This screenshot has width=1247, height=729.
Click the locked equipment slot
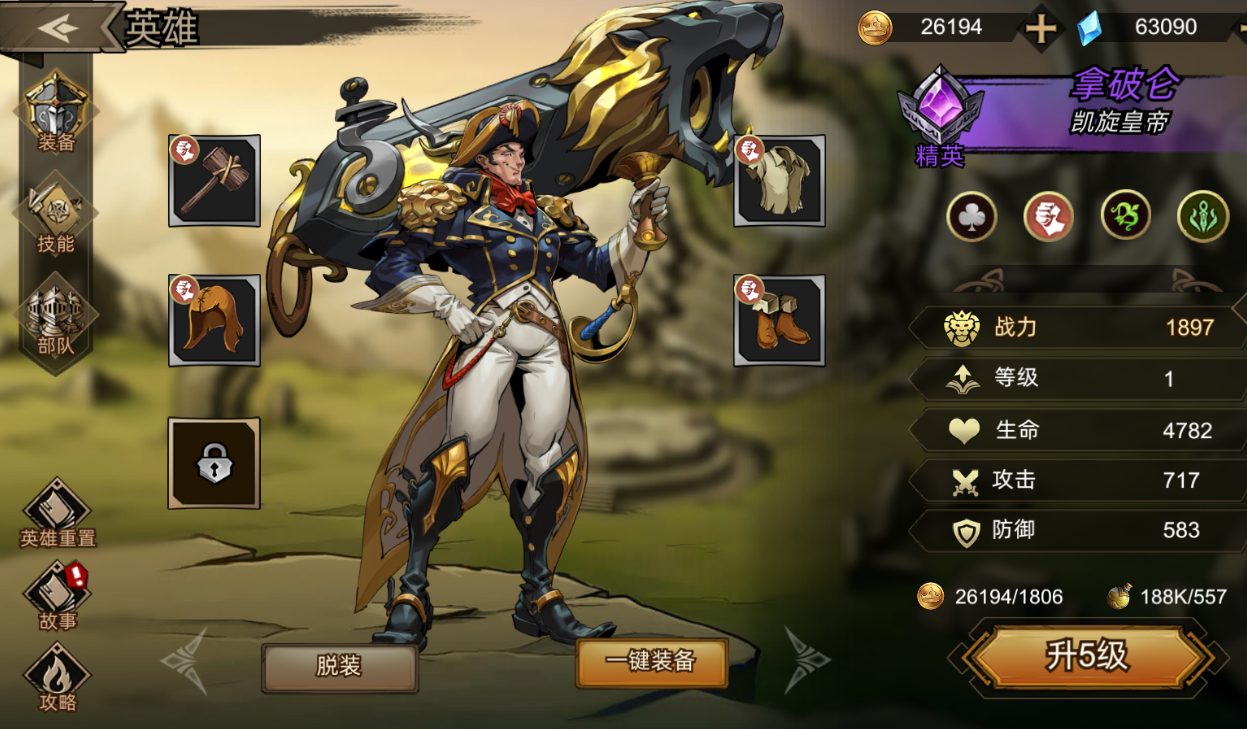214,463
